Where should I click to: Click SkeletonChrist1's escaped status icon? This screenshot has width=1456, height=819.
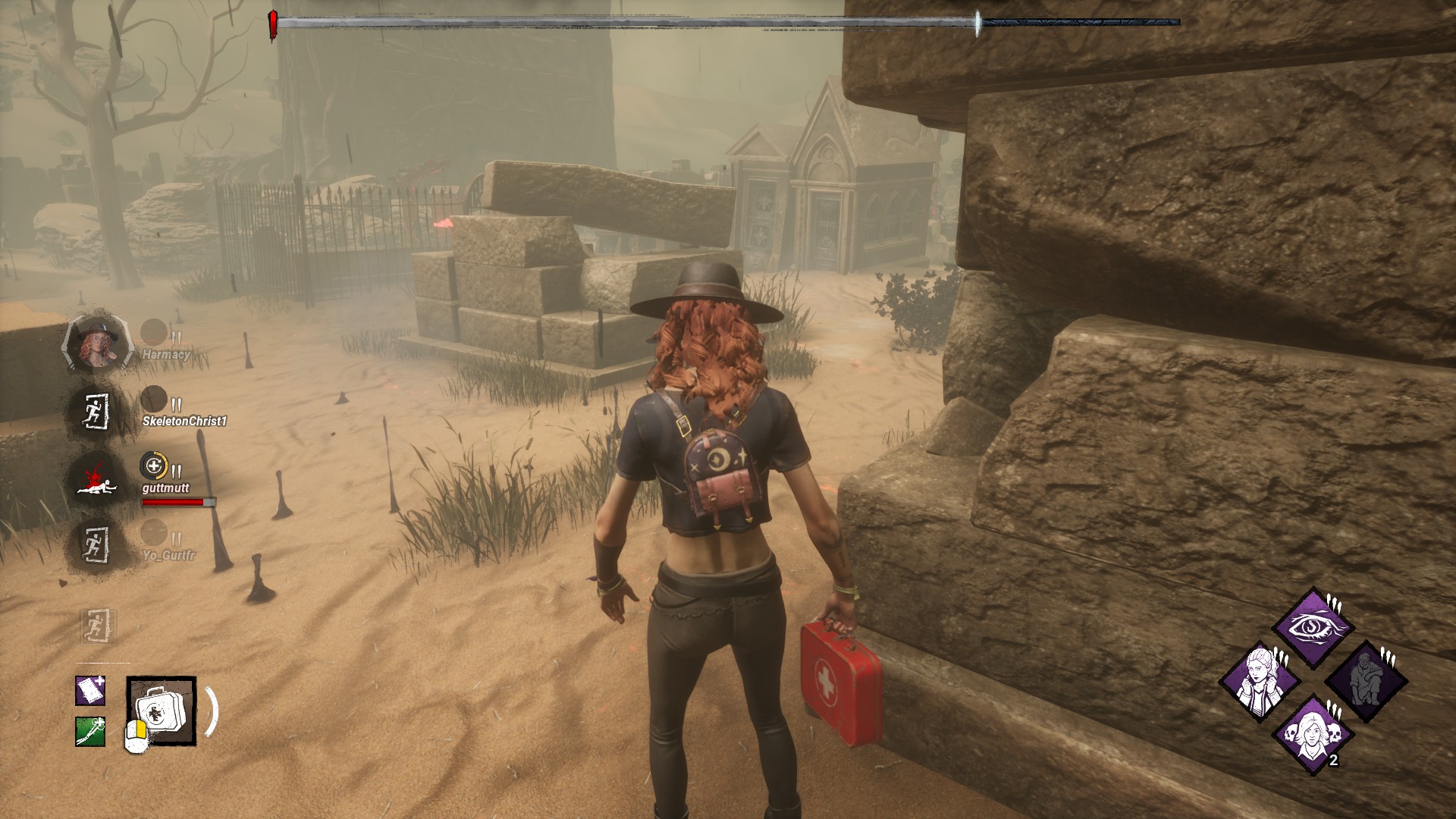coord(96,412)
